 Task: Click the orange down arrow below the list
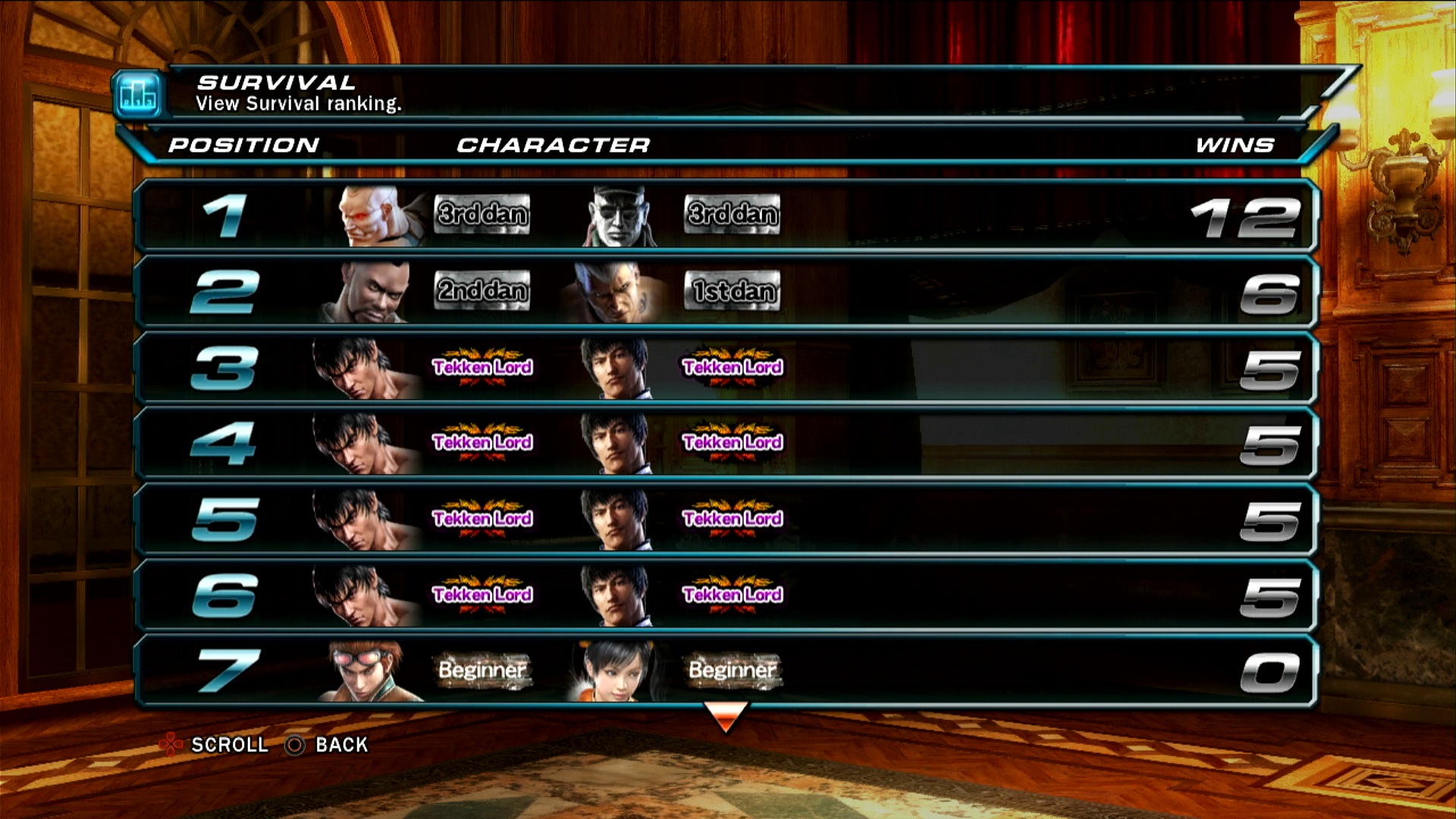click(x=726, y=716)
